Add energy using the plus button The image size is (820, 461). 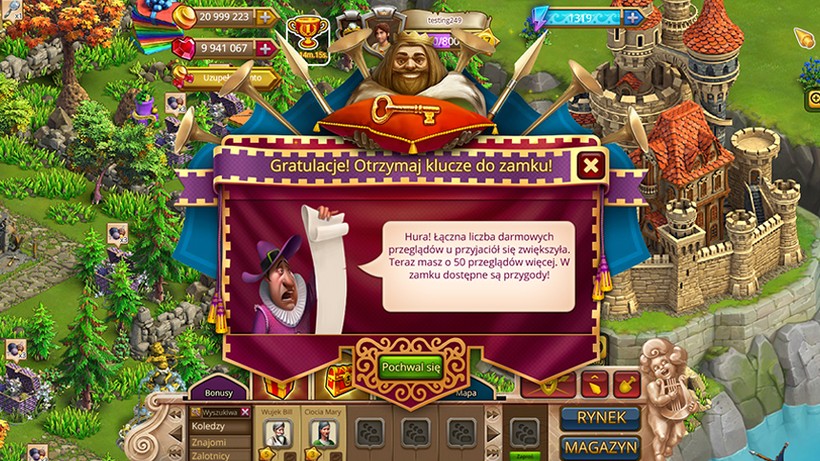632,16
